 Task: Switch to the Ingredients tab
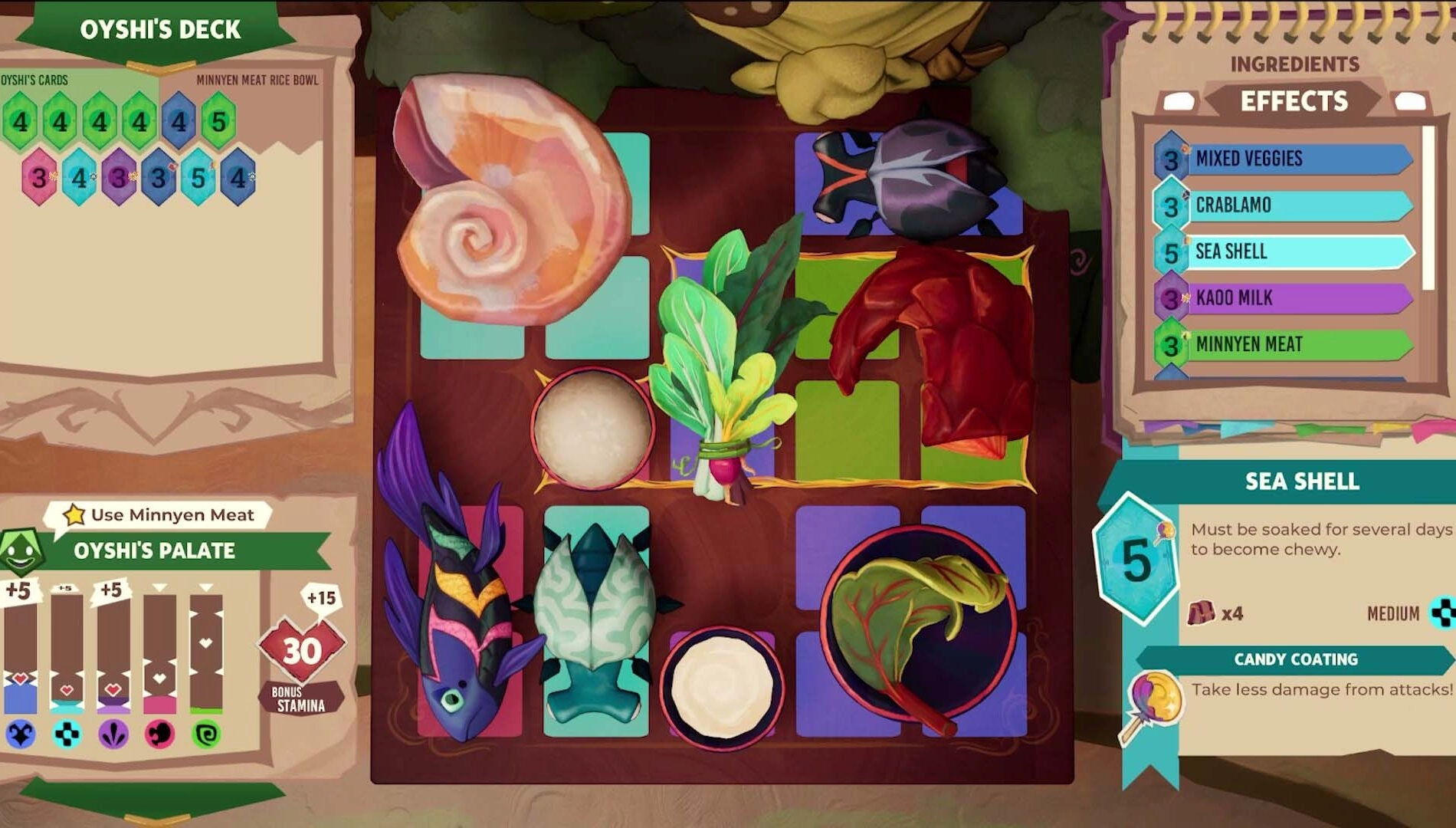click(x=1295, y=64)
